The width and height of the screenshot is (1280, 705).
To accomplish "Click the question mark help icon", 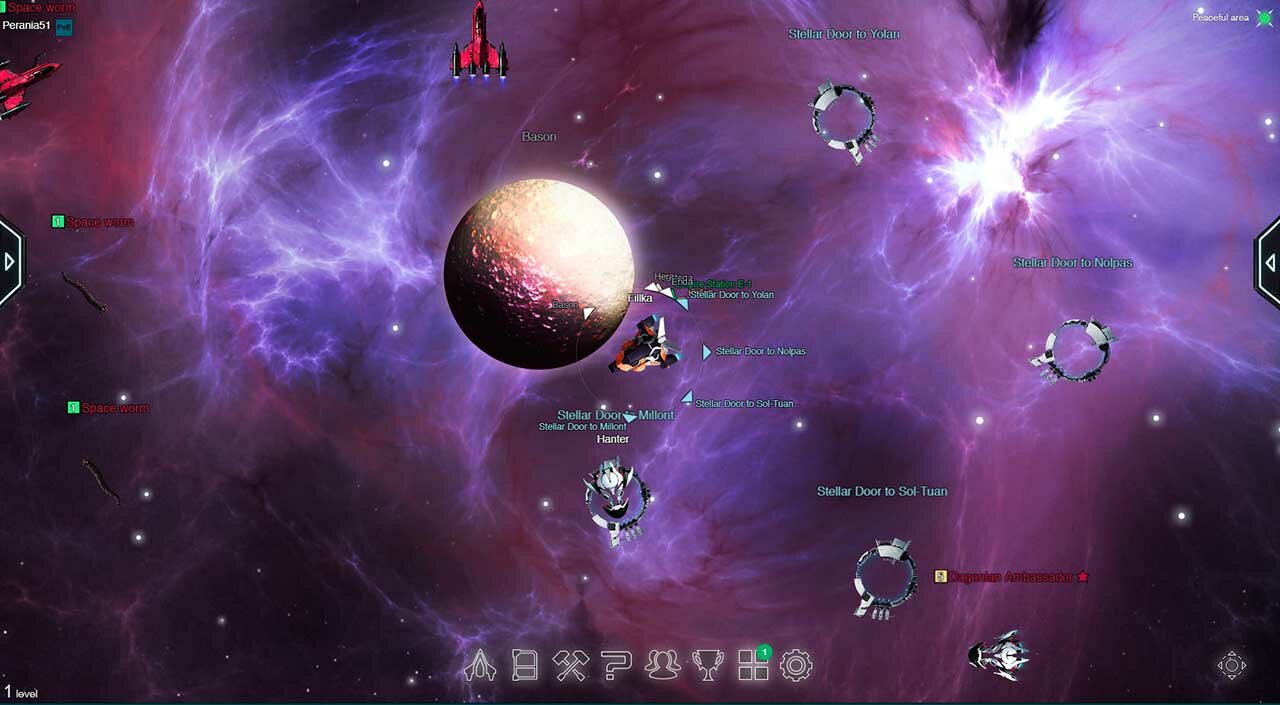I will click(616, 665).
